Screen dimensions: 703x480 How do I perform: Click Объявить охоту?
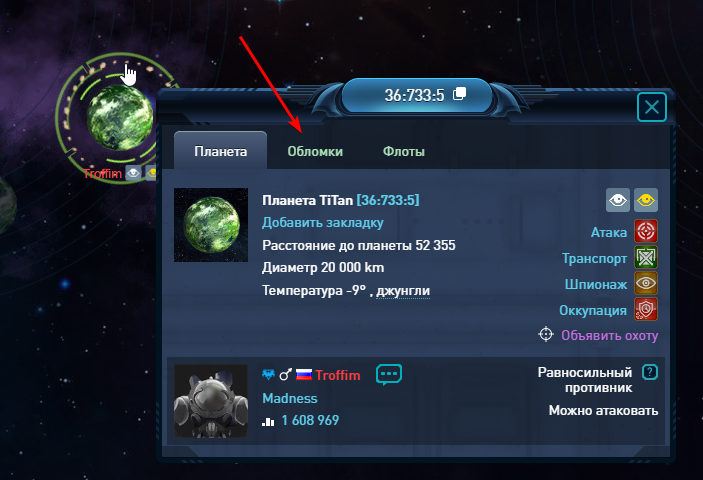click(609, 335)
